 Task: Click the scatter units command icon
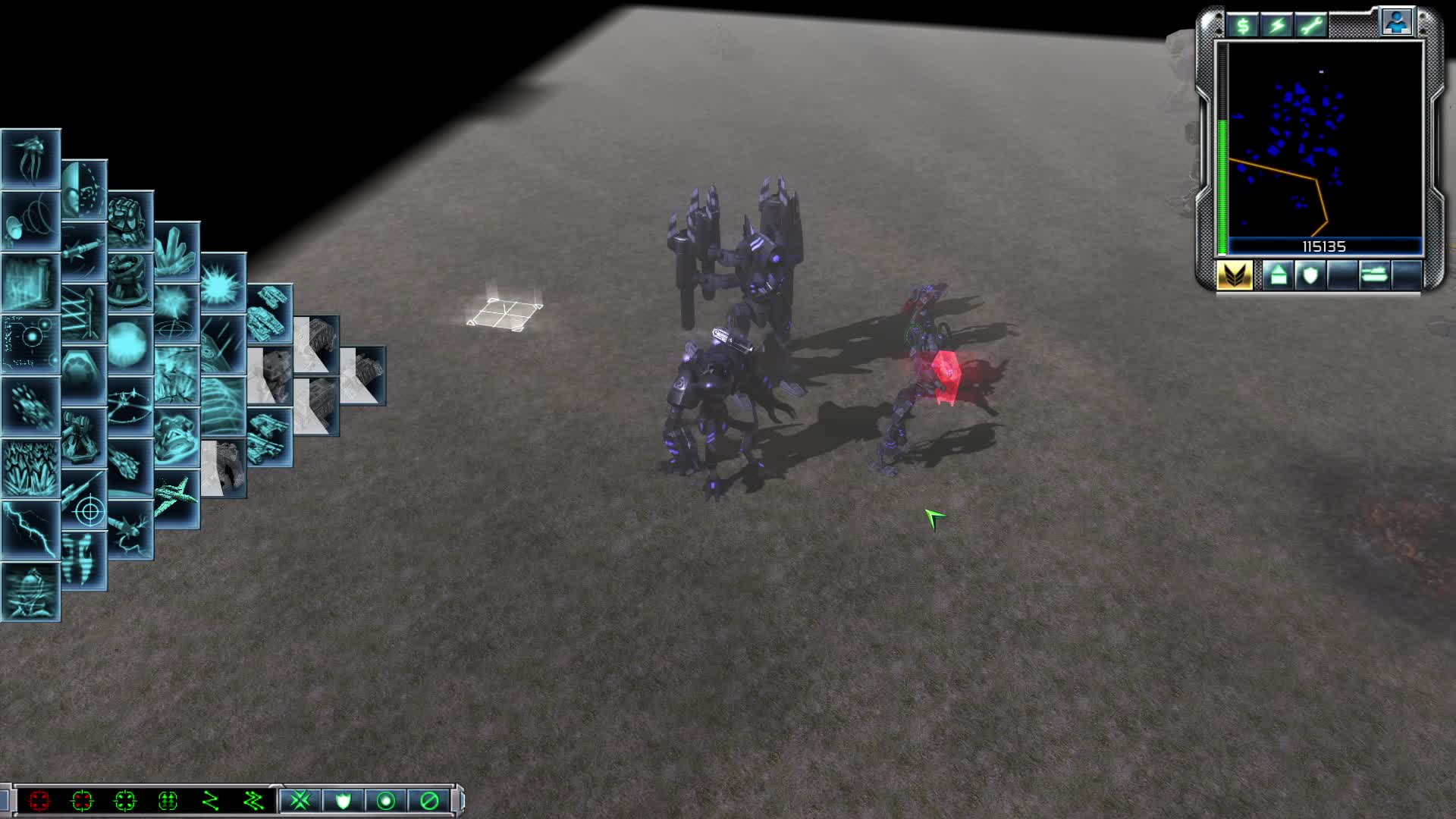pyautogui.click(x=301, y=800)
